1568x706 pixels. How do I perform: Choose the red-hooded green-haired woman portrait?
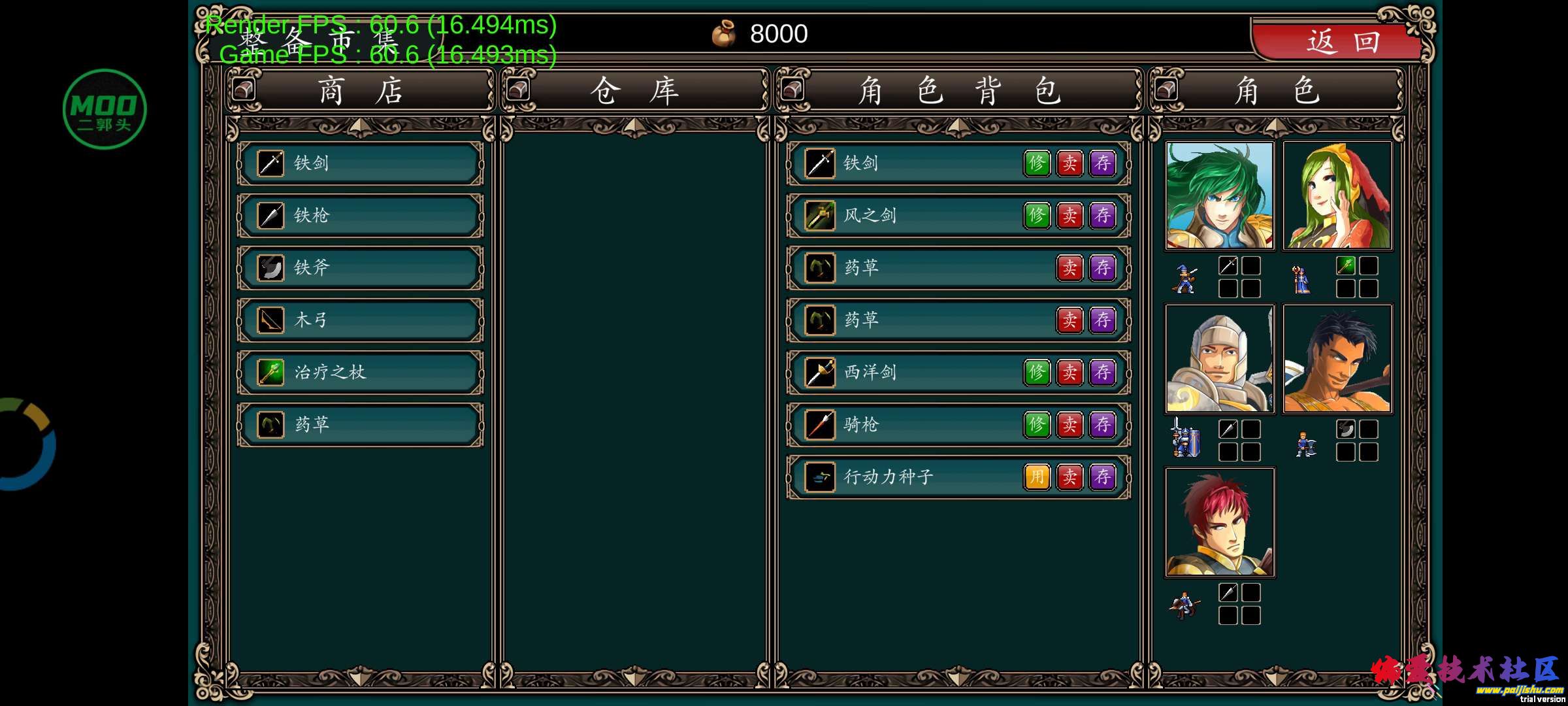click(1337, 196)
